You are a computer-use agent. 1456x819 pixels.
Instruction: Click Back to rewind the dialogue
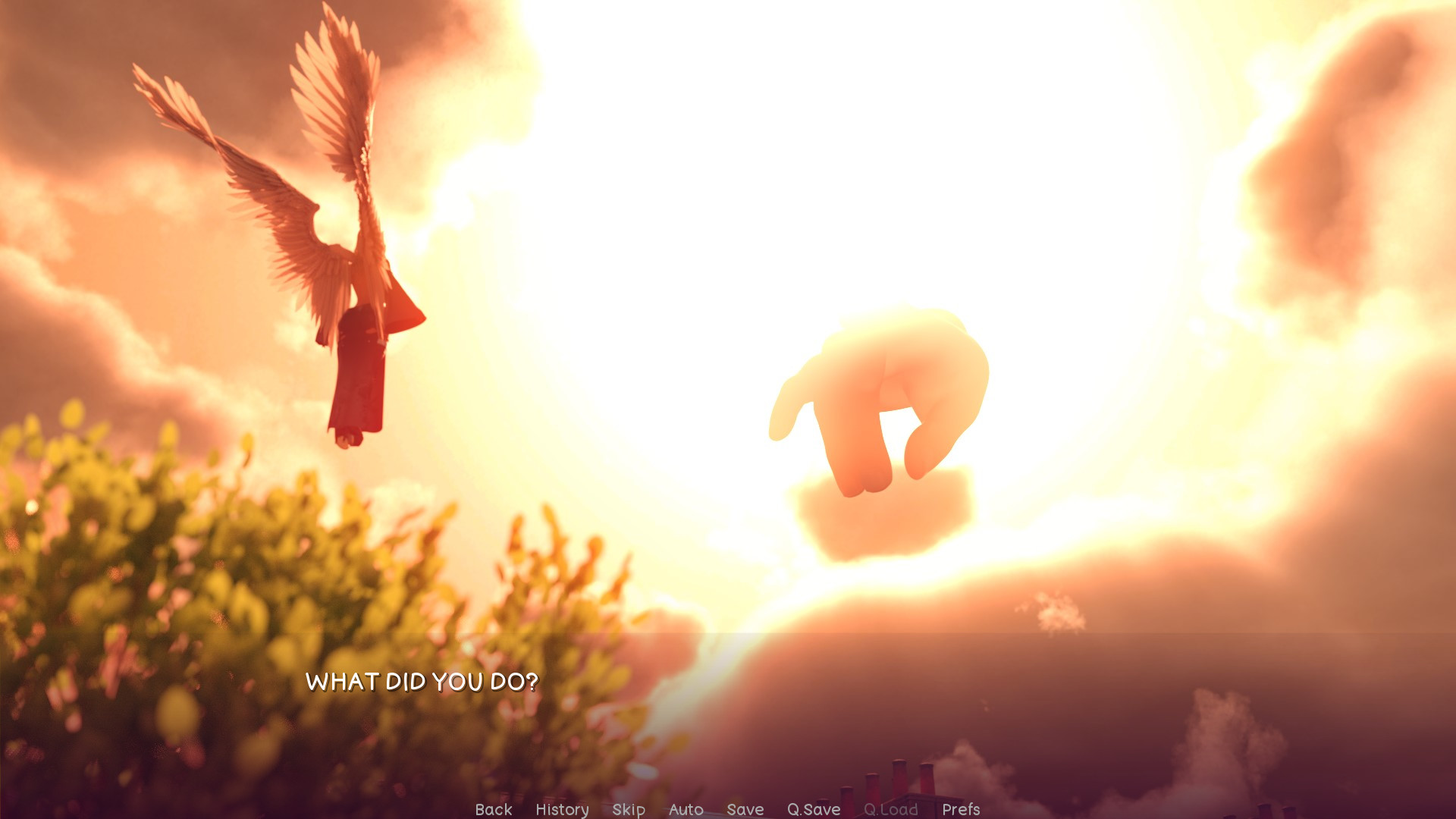(493, 809)
